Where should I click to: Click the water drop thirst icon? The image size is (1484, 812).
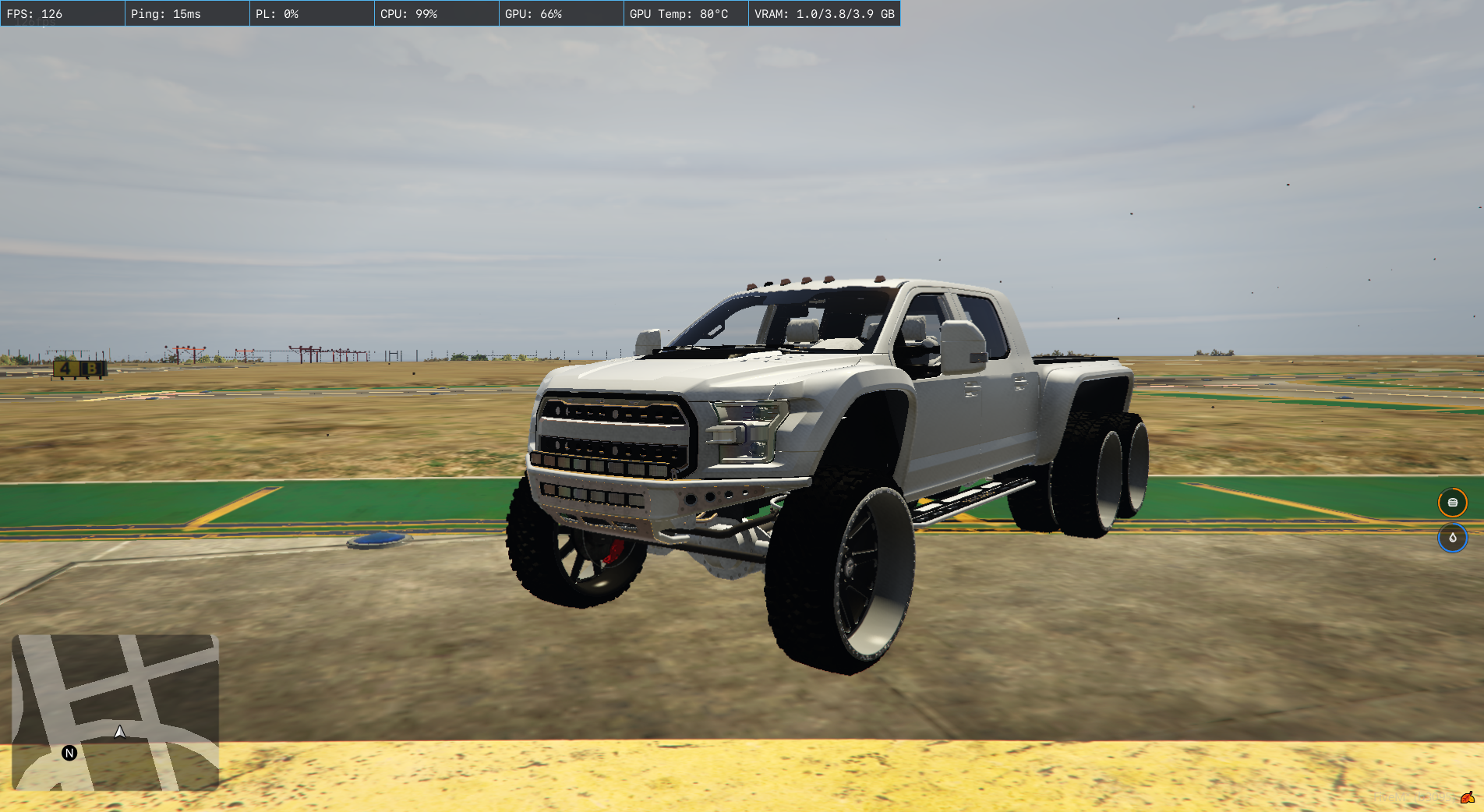1452,538
